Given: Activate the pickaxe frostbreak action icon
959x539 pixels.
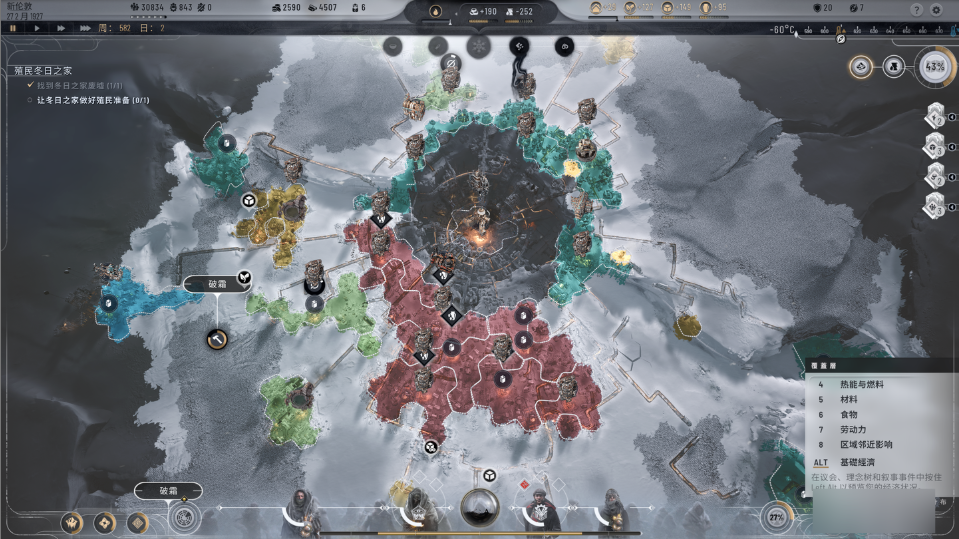Looking at the screenshot, I should click(x=215, y=340).
